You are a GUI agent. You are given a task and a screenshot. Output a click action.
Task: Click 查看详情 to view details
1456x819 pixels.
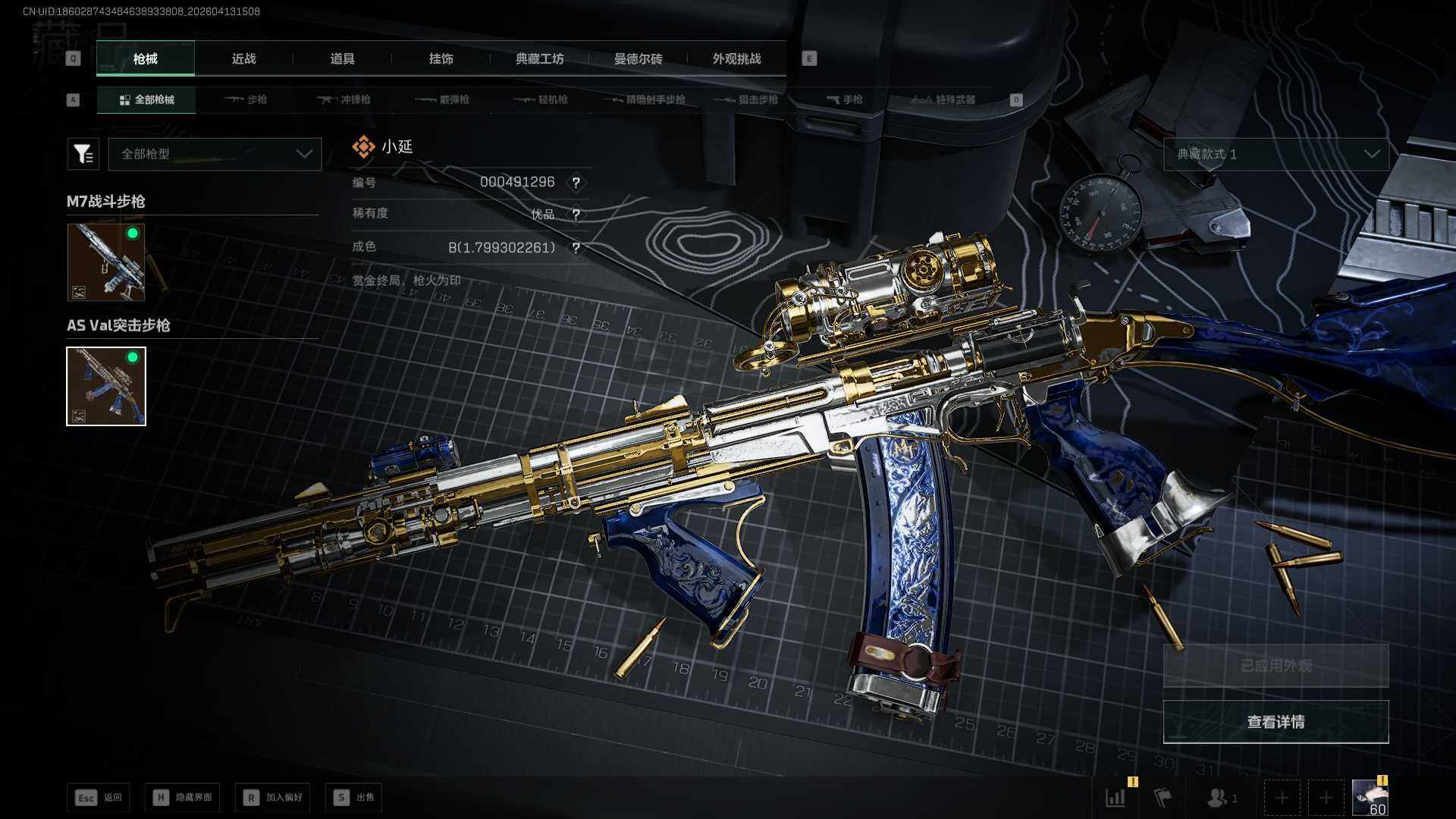tap(1276, 722)
